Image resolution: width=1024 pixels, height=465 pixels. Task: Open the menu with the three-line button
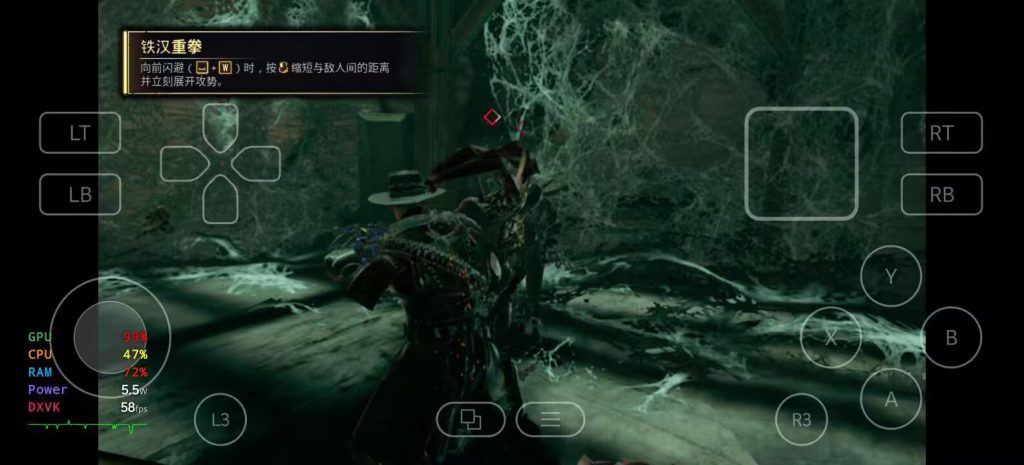[x=550, y=419]
